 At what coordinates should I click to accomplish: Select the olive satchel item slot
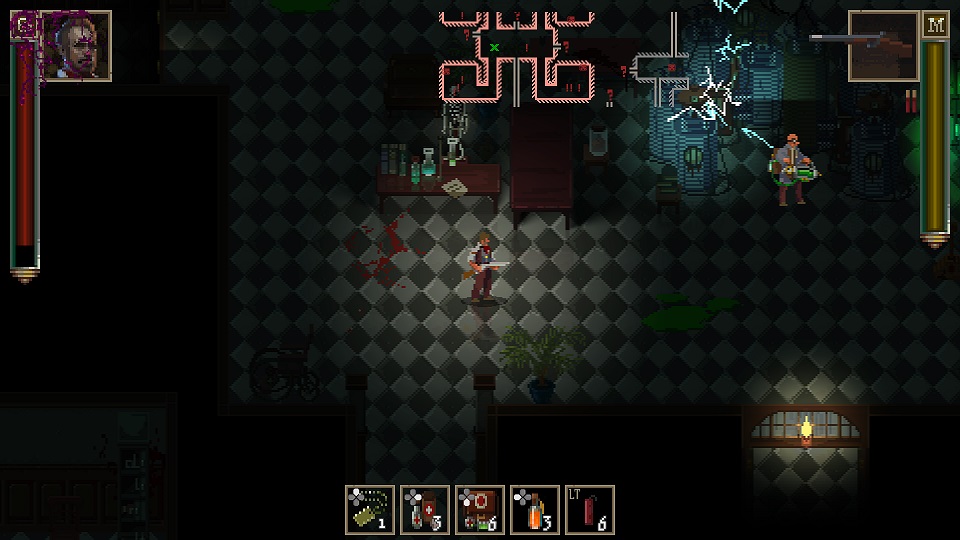tap(369, 509)
